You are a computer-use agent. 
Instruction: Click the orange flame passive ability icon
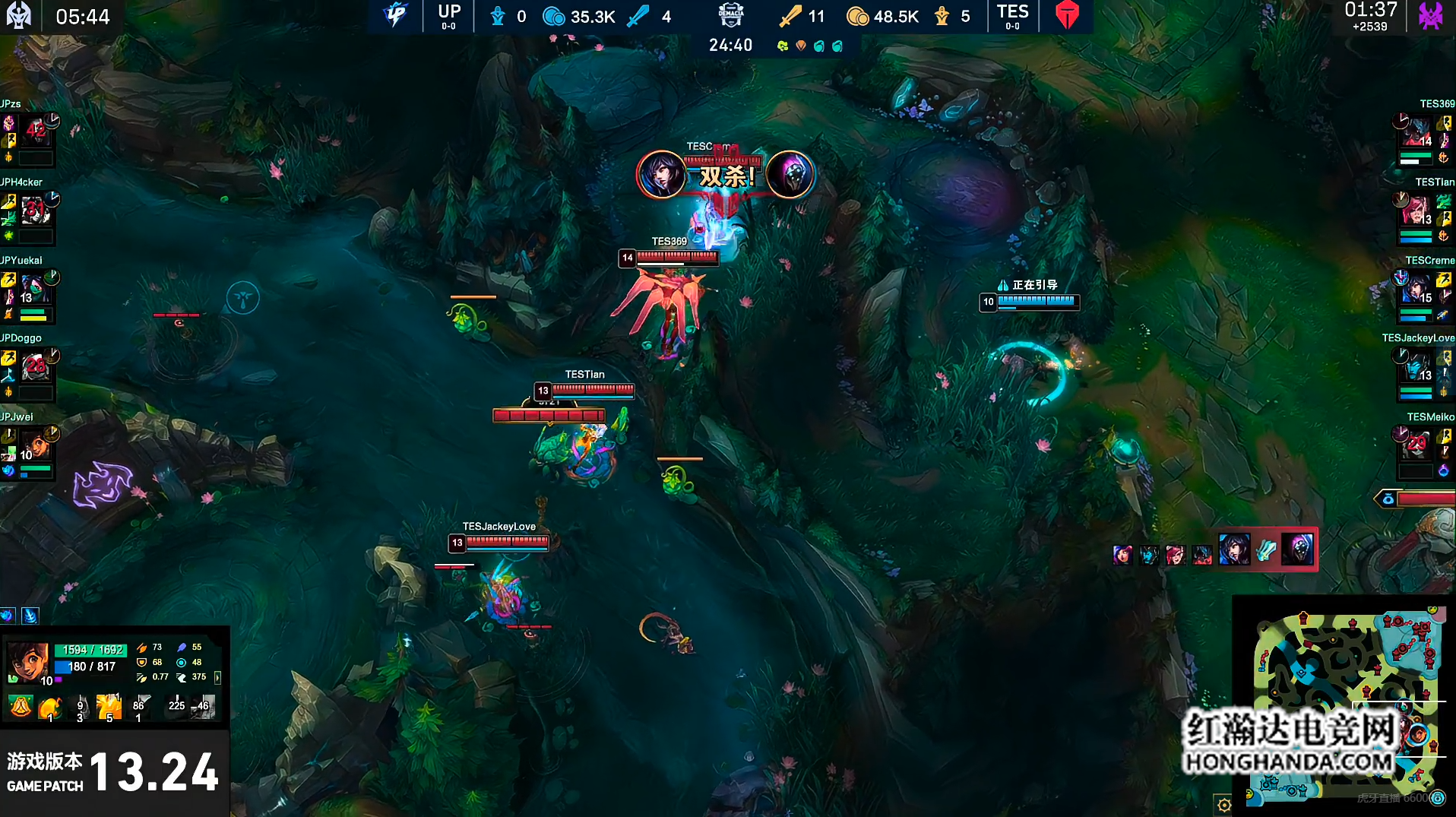[21, 708]
